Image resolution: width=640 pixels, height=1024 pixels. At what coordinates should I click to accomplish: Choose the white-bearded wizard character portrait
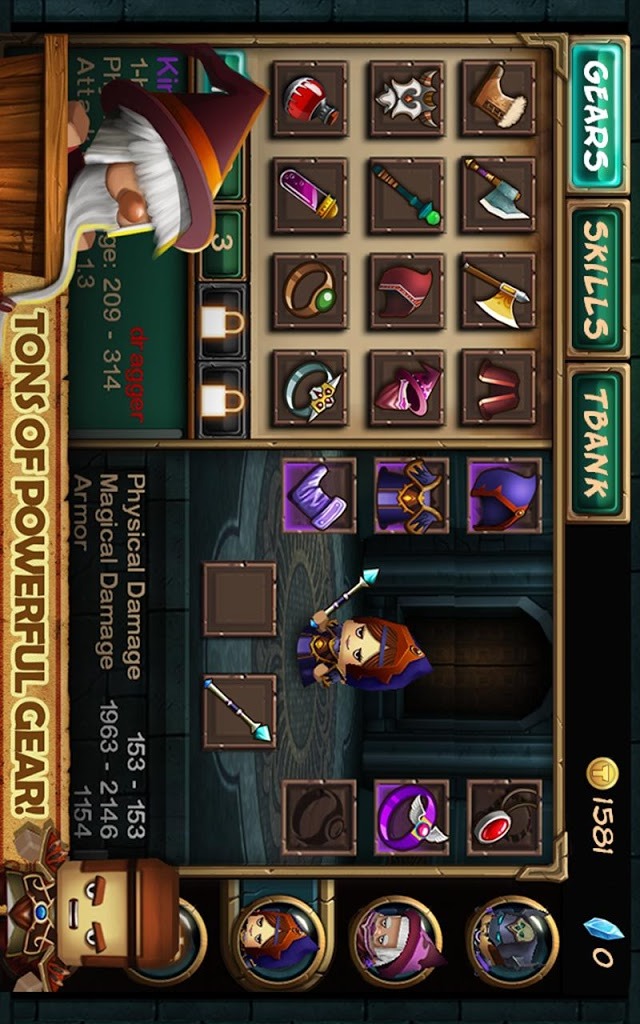tap(396, 941)
